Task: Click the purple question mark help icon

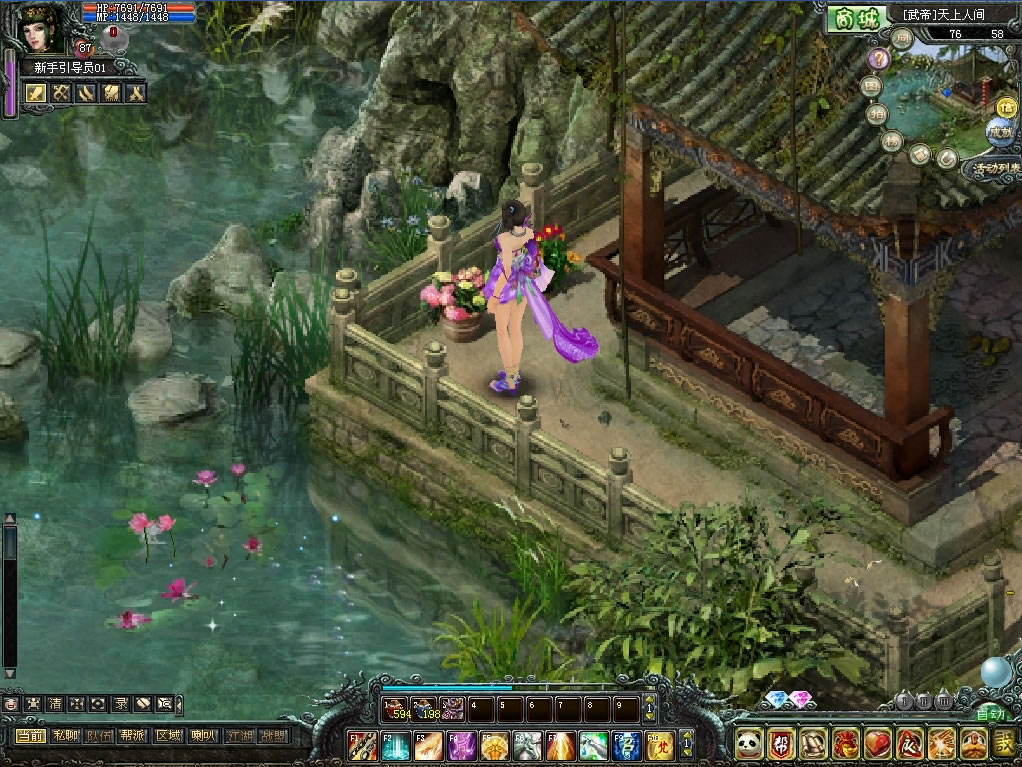Action: pyautogui.click(x=877, y=59)
